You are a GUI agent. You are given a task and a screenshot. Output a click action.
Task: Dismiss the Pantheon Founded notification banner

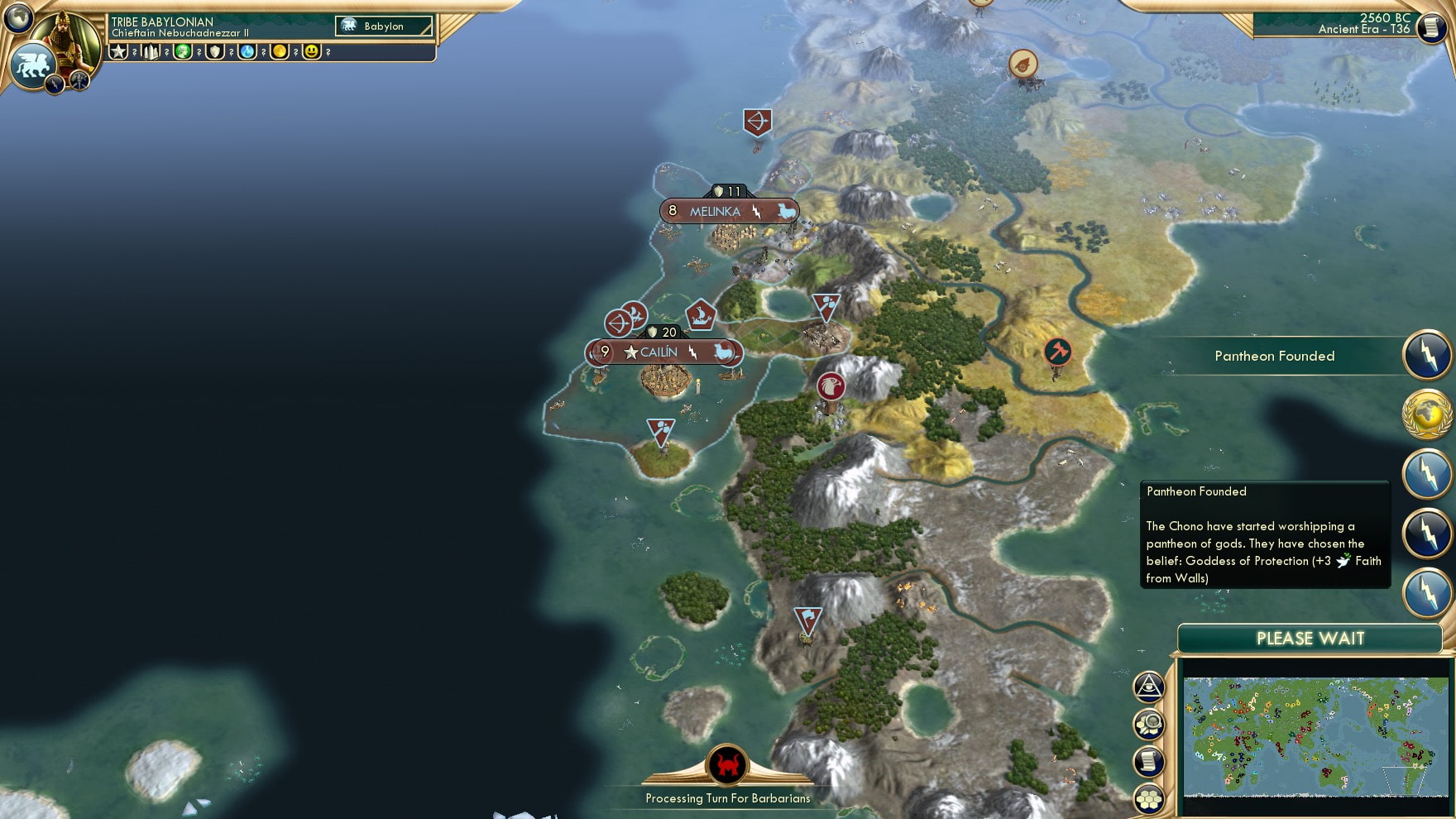[x=1274, y=356]
